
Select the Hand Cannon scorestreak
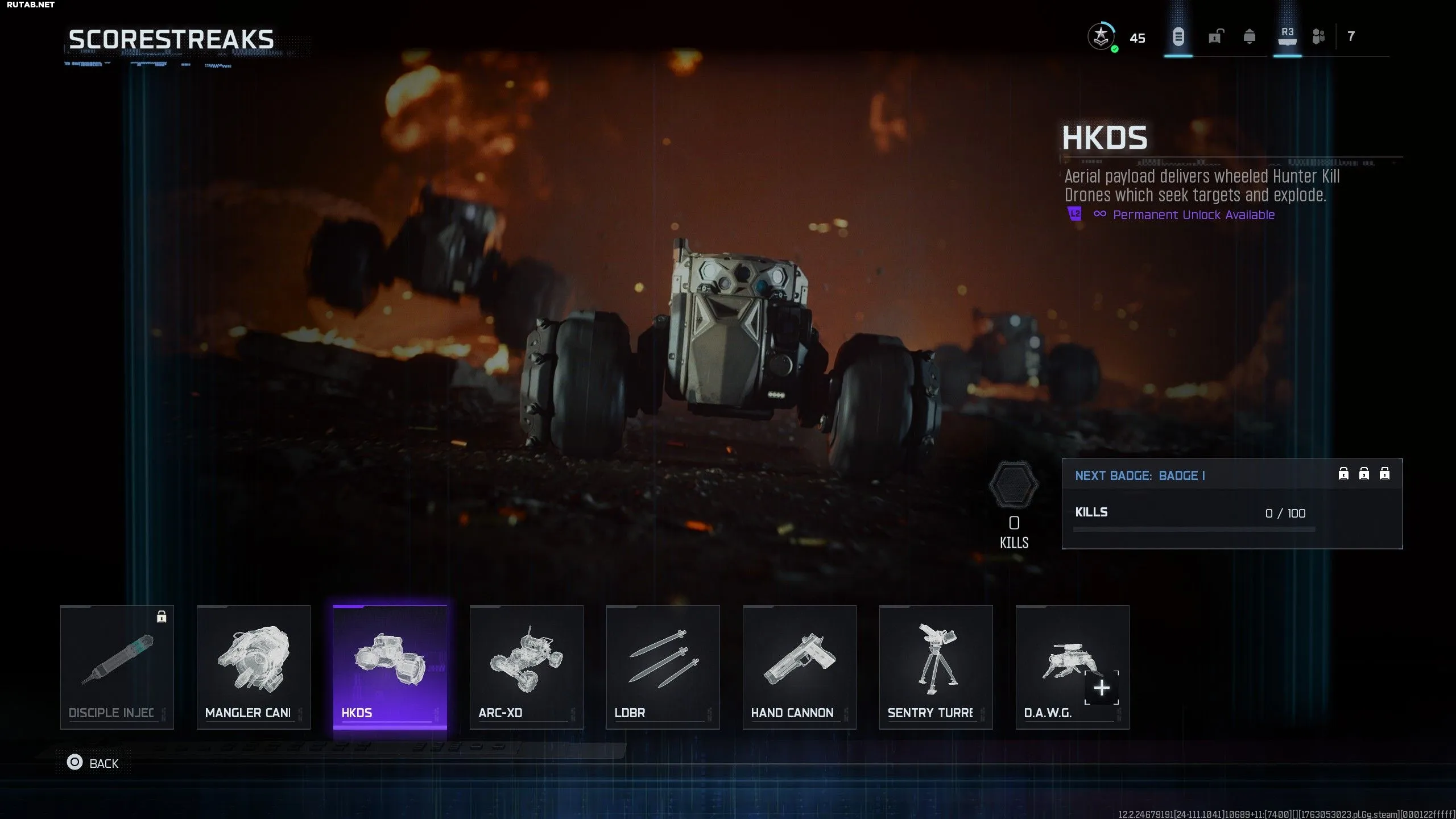pyautogui.click(x=800, y=667)
